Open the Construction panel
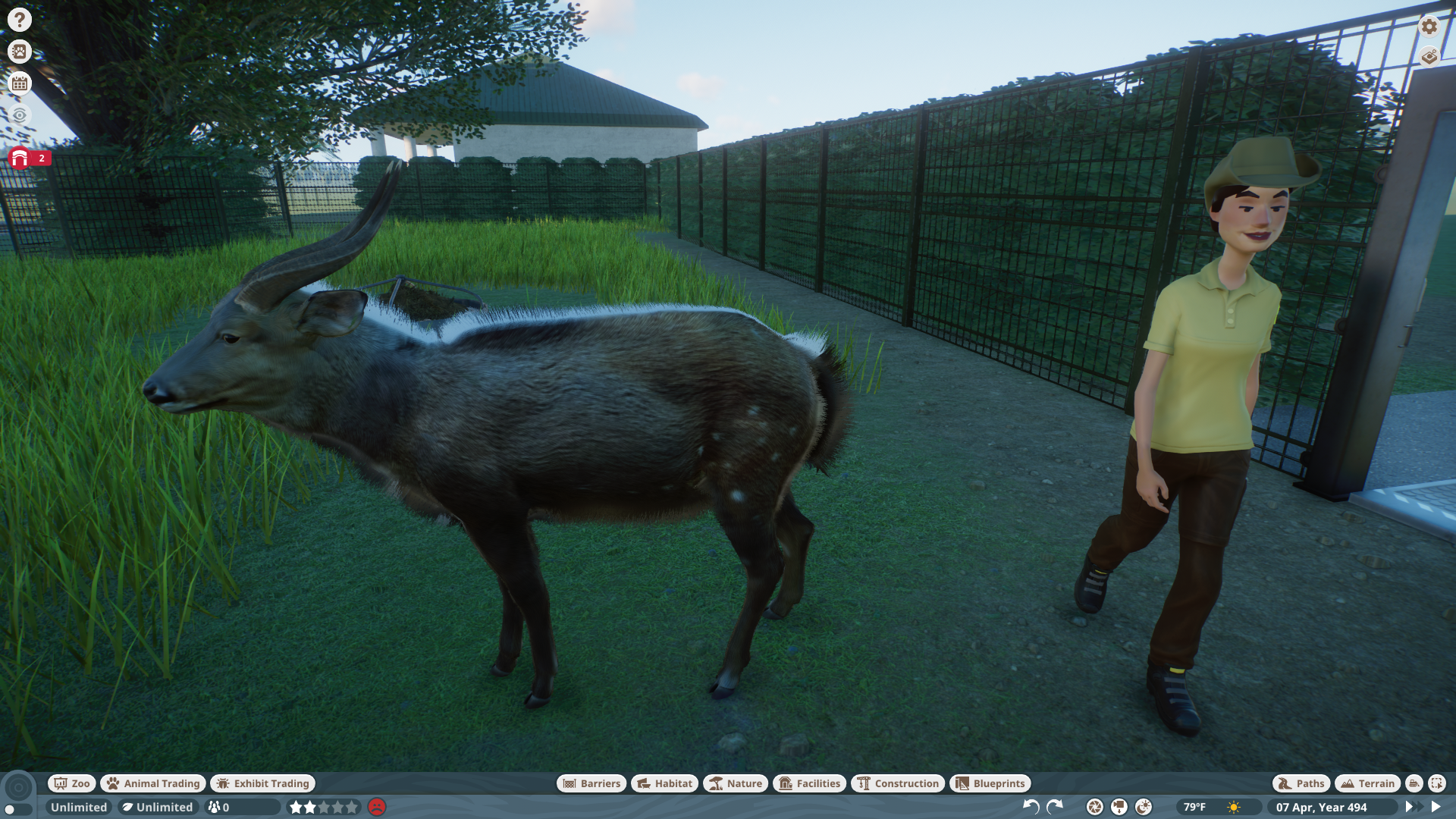The image size is (1456, 819). click(x=899, y=783)
